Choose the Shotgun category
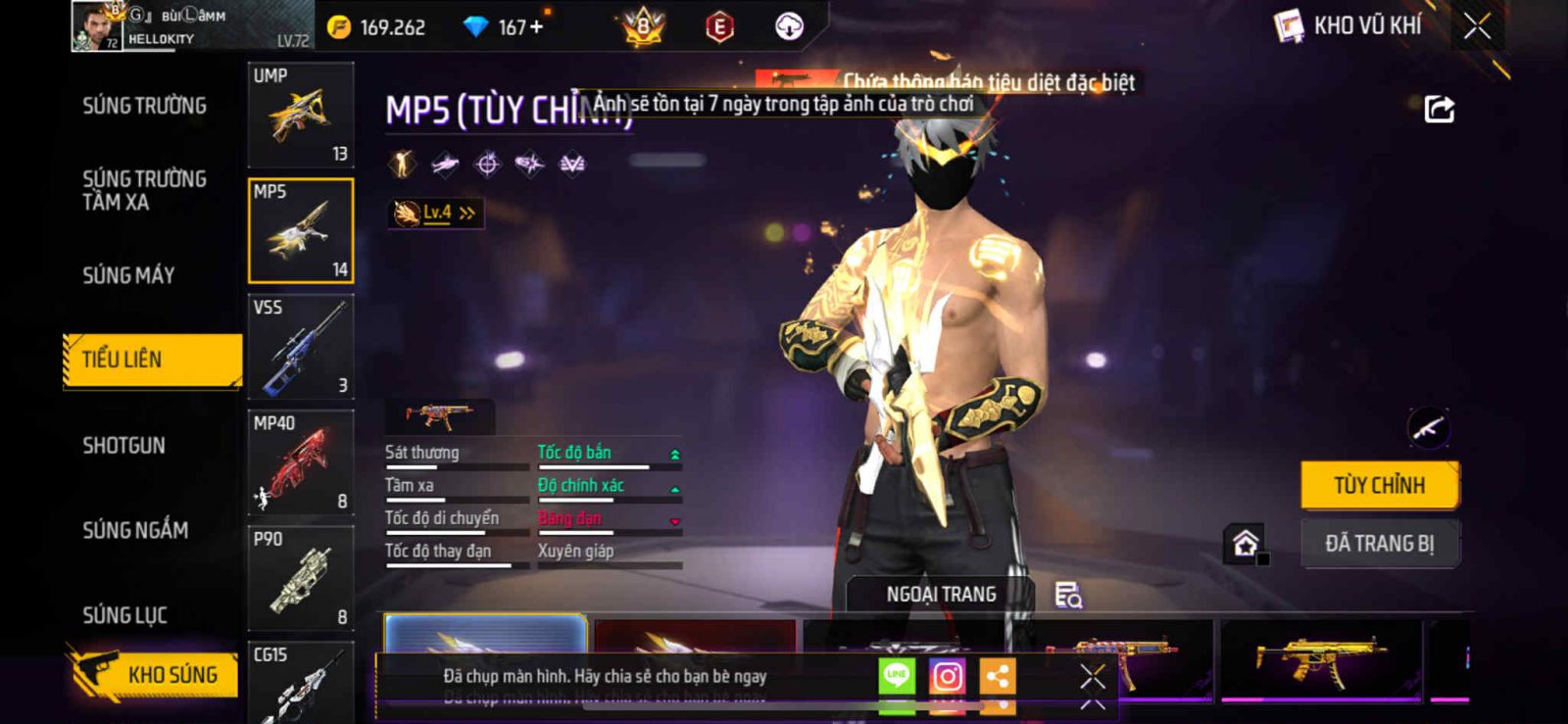The image size is (1568, 724). pyautogui.click(x=123, y=446)
